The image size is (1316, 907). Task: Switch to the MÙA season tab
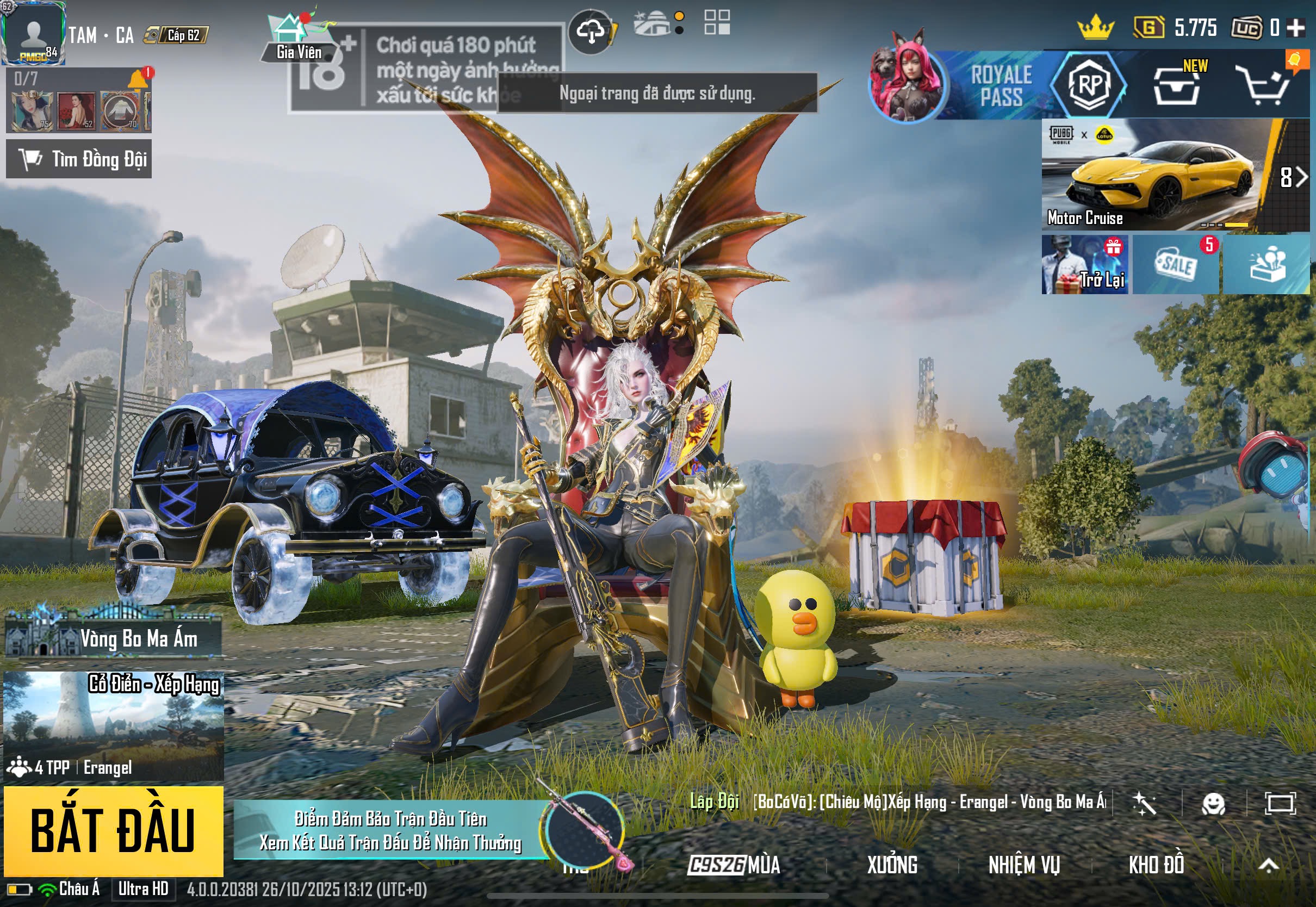(734, 865)
